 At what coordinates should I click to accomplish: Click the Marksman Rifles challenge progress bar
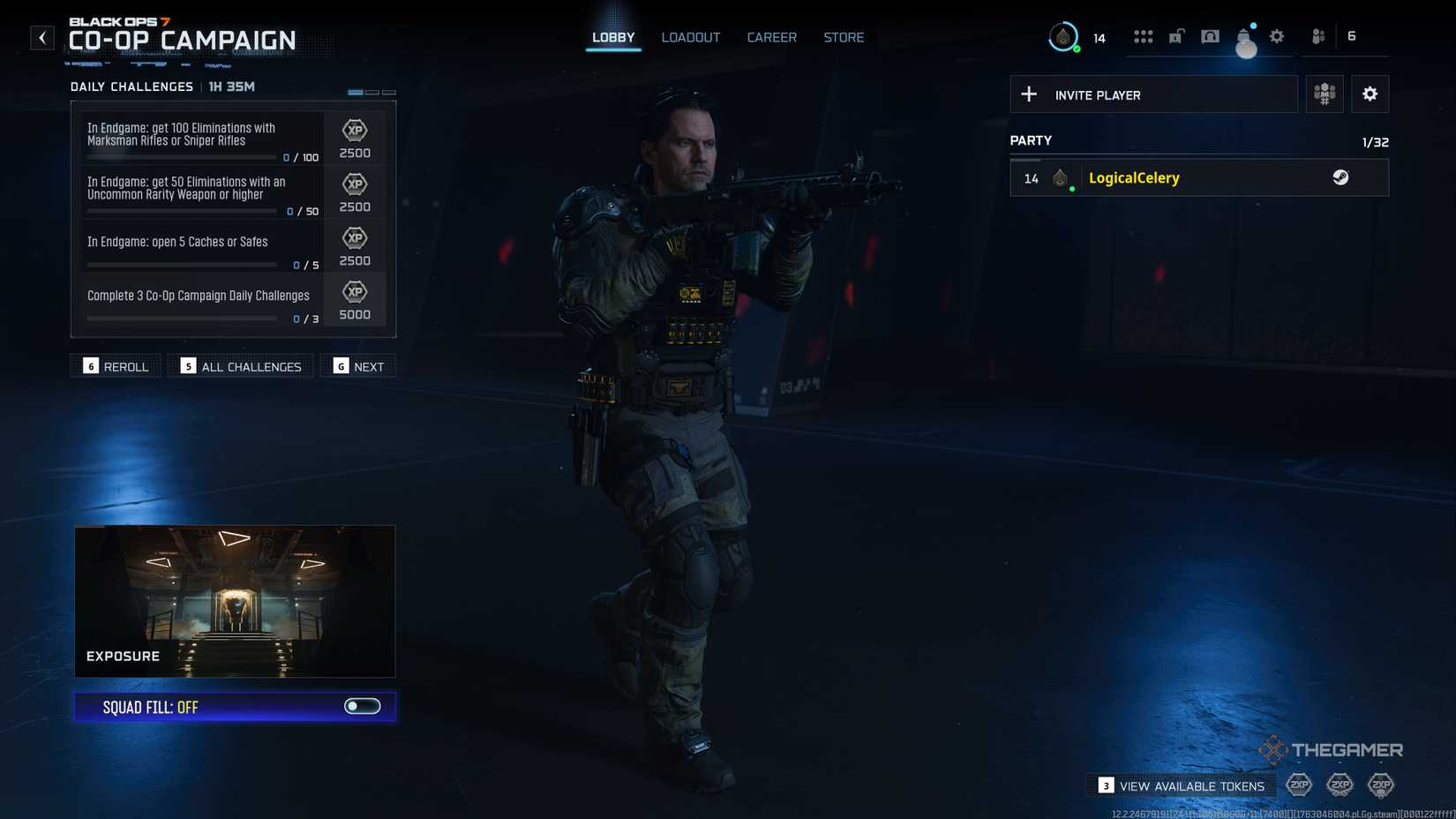(x=182, y=156)
